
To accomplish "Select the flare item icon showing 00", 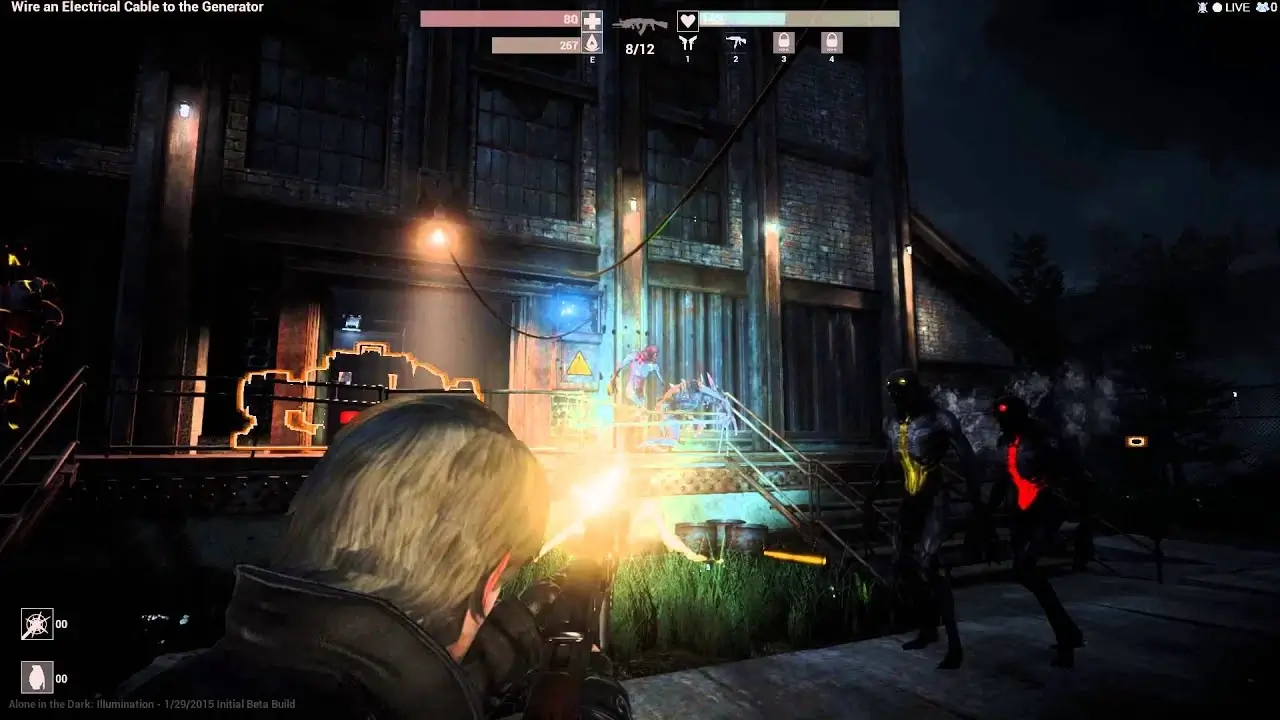I will pyautogui.click(x=37, y=623).
